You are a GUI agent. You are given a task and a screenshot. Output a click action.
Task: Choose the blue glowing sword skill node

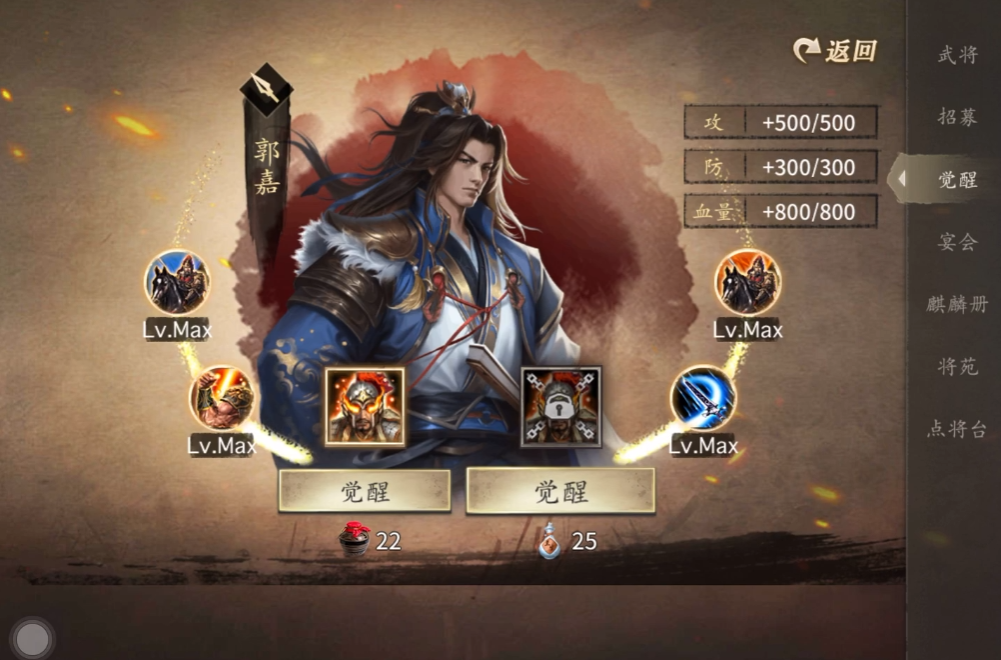(x=703, y=398)
